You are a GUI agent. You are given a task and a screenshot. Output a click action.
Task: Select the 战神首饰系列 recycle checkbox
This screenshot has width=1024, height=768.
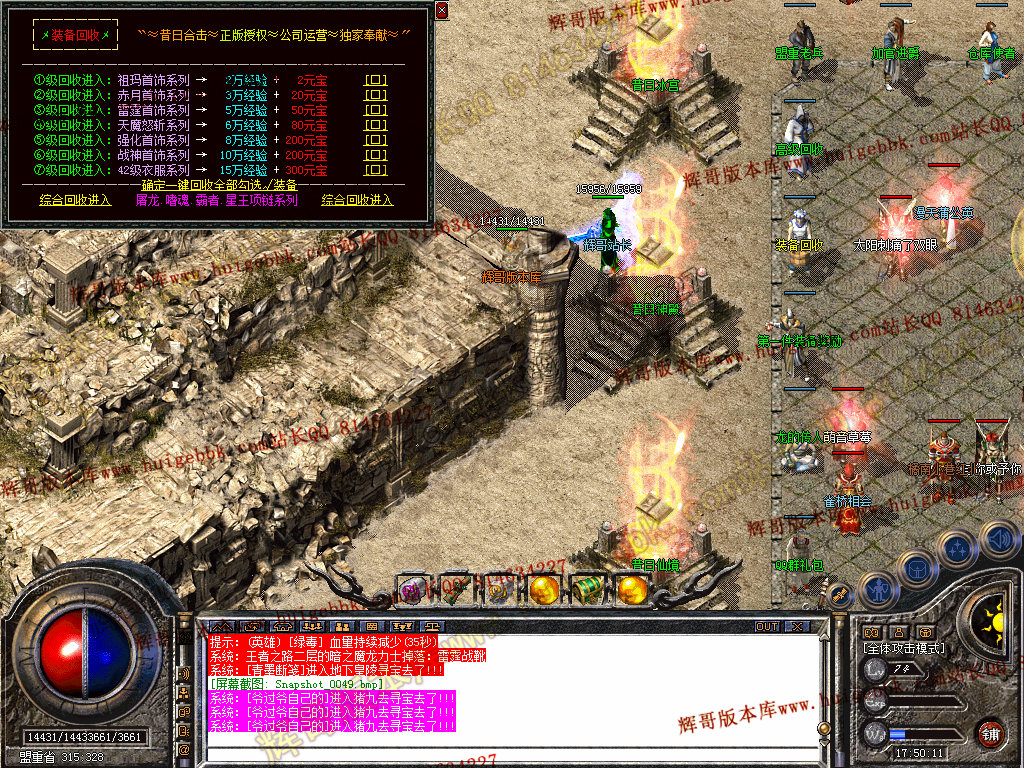[x=376, y=156]
